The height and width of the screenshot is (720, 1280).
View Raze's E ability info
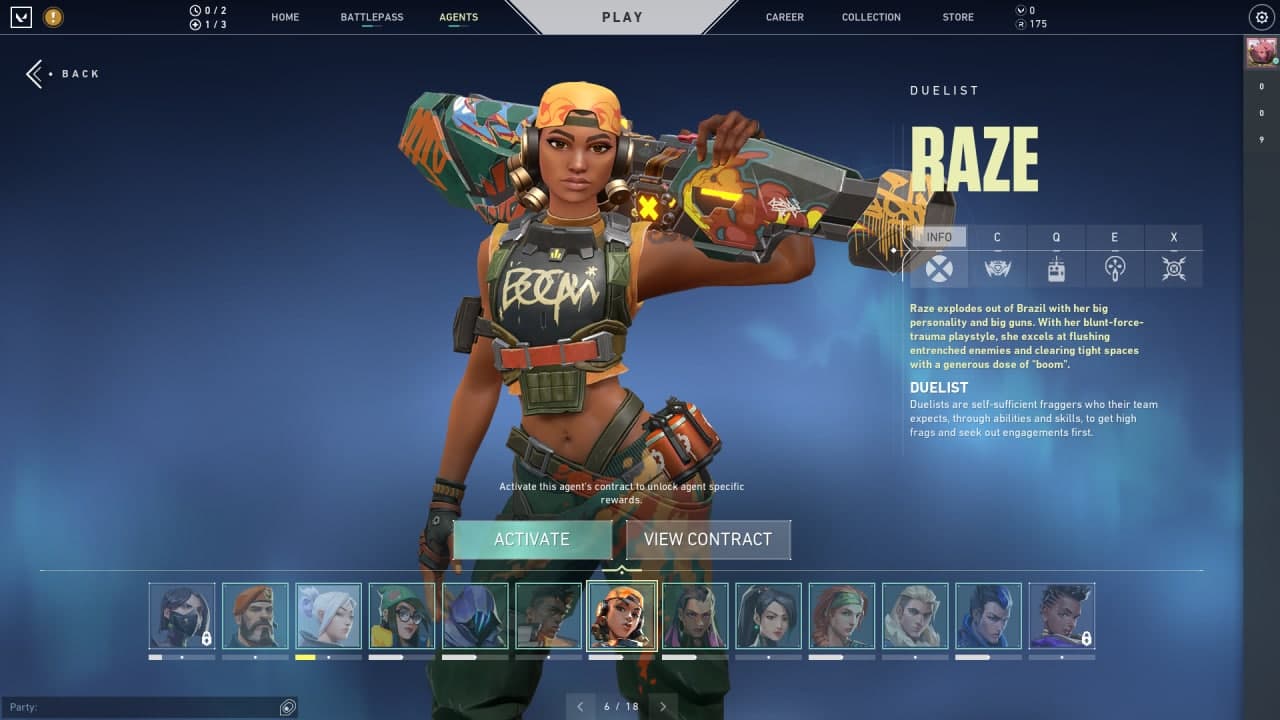1115,257
